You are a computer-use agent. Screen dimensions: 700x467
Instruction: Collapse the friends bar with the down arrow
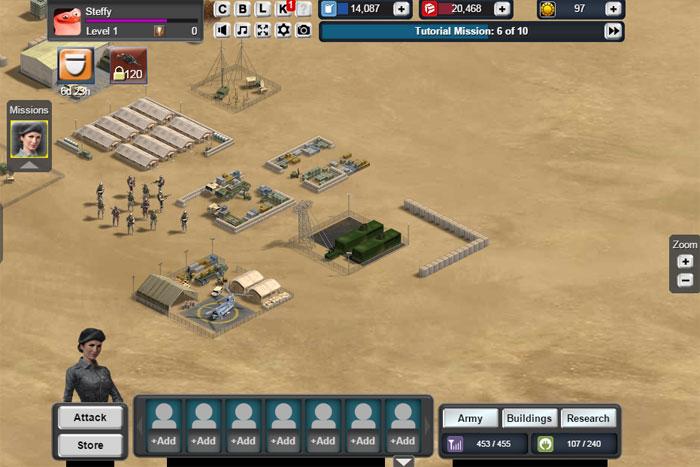tap(403, 461)
